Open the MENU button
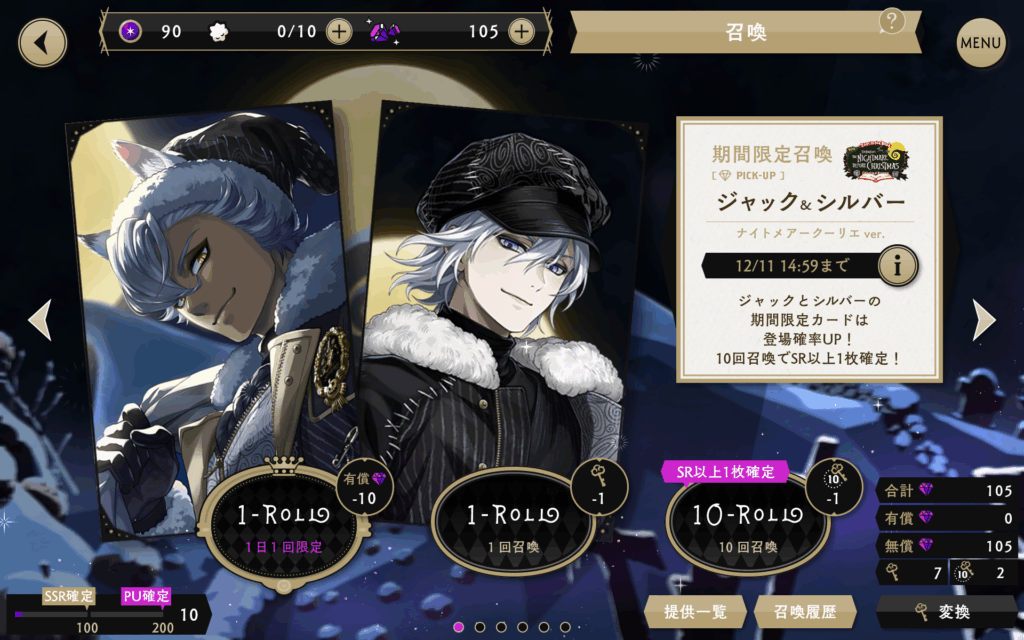 (980, 43)
